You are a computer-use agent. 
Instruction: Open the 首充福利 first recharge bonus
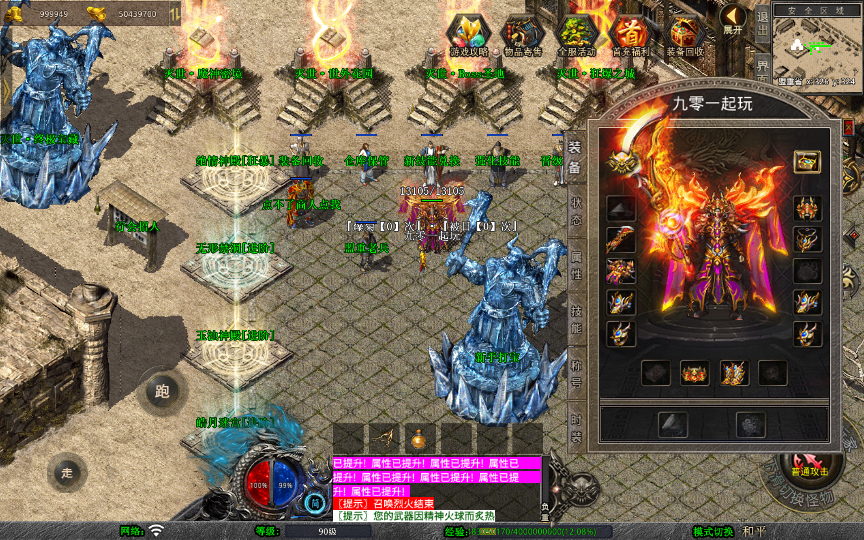[630, 35]
